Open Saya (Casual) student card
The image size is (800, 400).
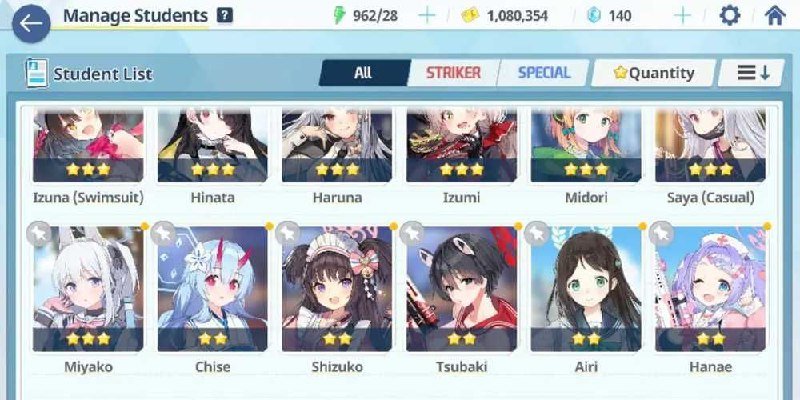click(x=710, y=150)
